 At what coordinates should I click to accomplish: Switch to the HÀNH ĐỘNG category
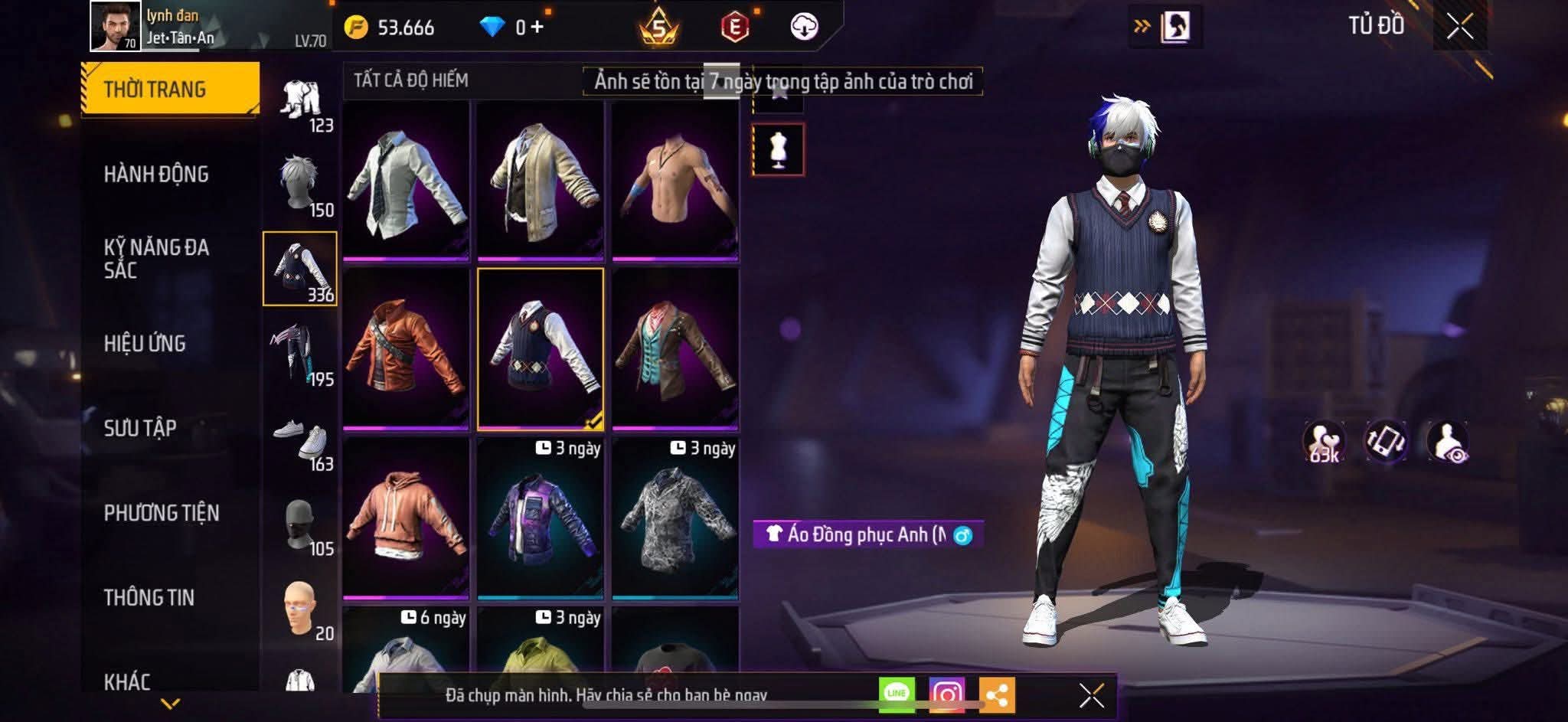(x=155, y=175)
